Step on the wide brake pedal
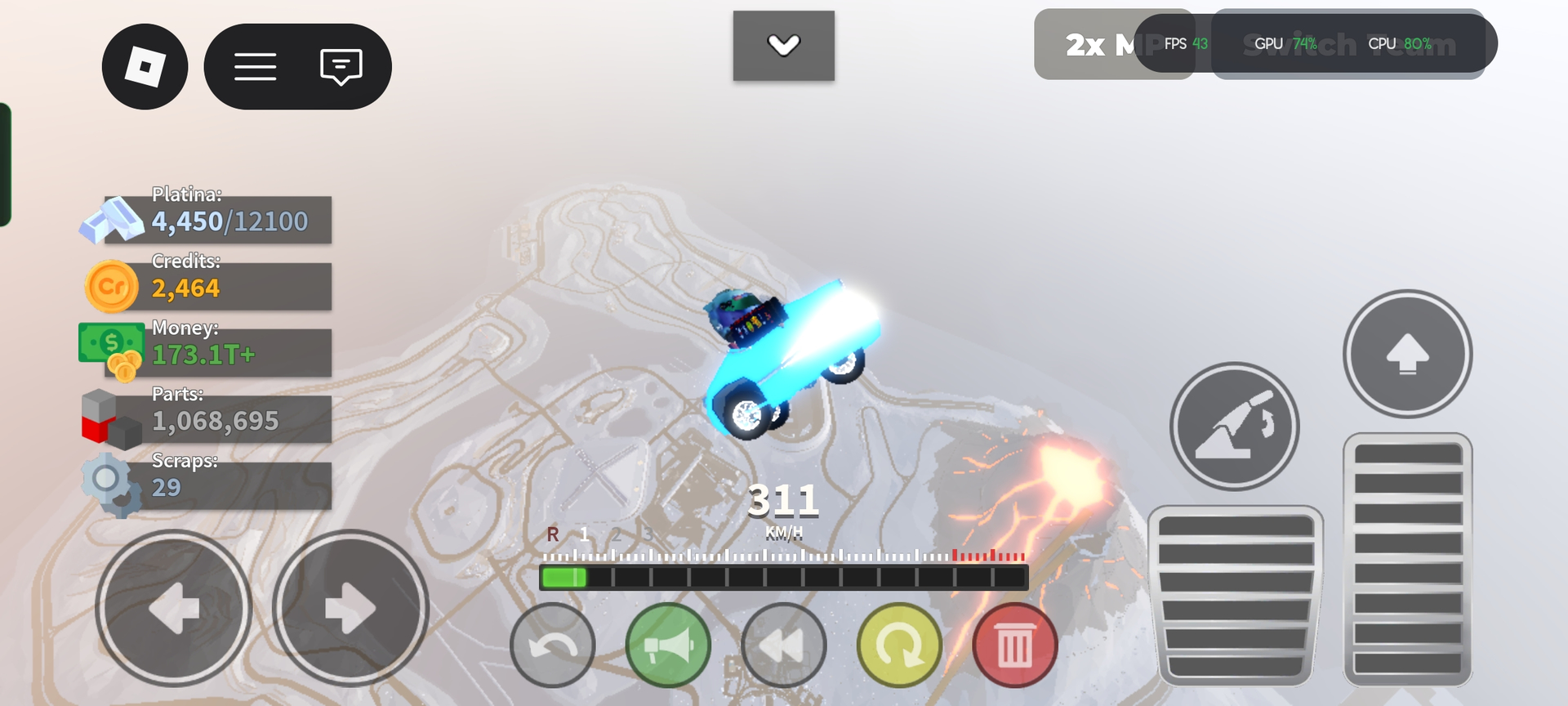The height and width of the screenshot is (706, 1568). tap(1235, 596)
